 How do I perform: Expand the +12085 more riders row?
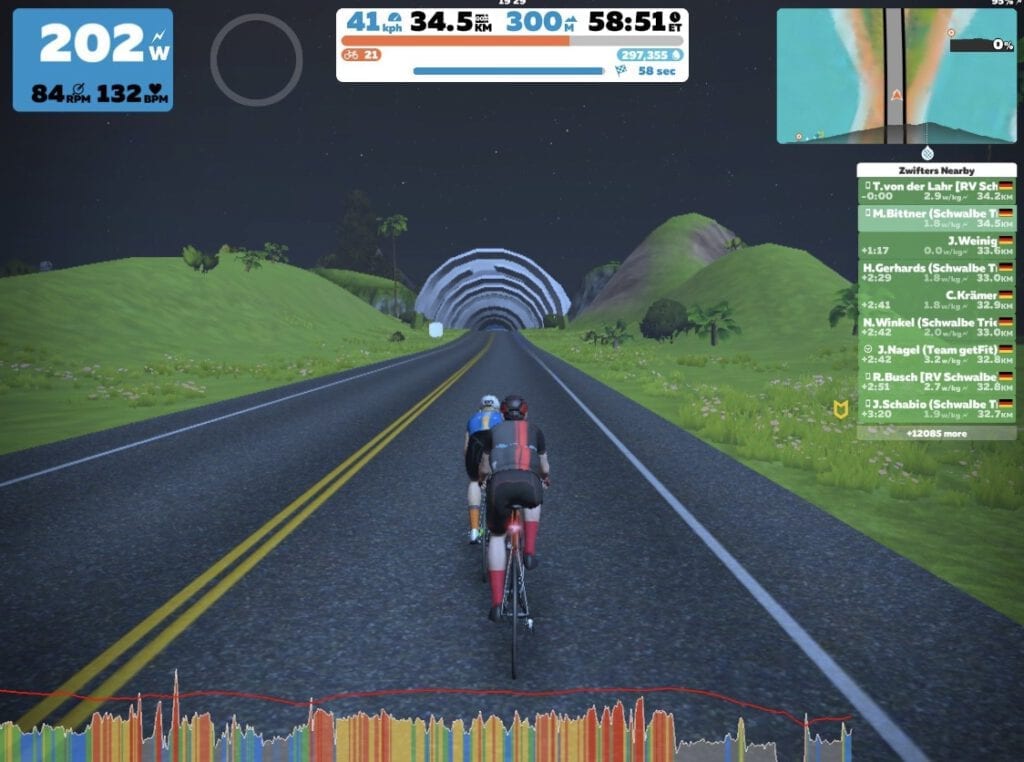tap(936, 434)
